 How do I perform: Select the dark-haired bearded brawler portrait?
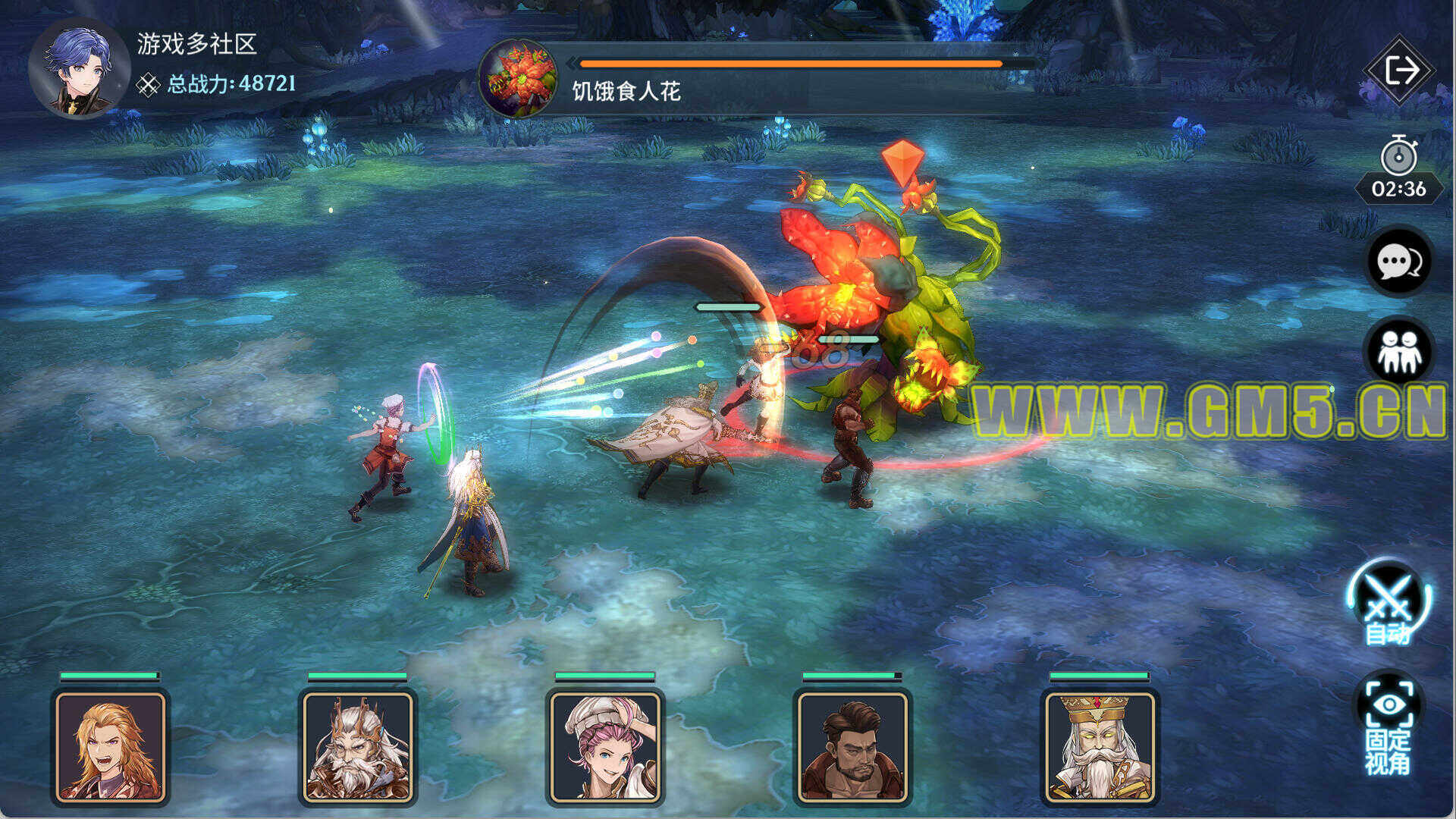click(852, 747)
